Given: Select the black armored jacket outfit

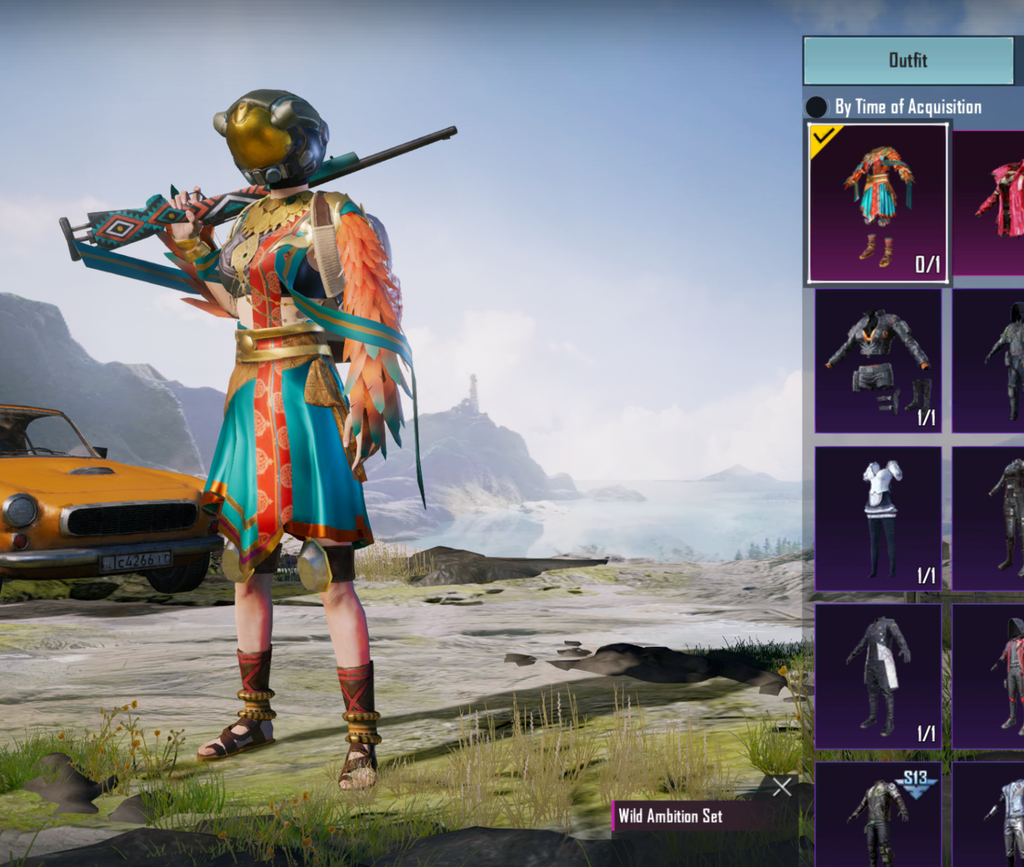Looking at the screenshot, I should (877, 360).
